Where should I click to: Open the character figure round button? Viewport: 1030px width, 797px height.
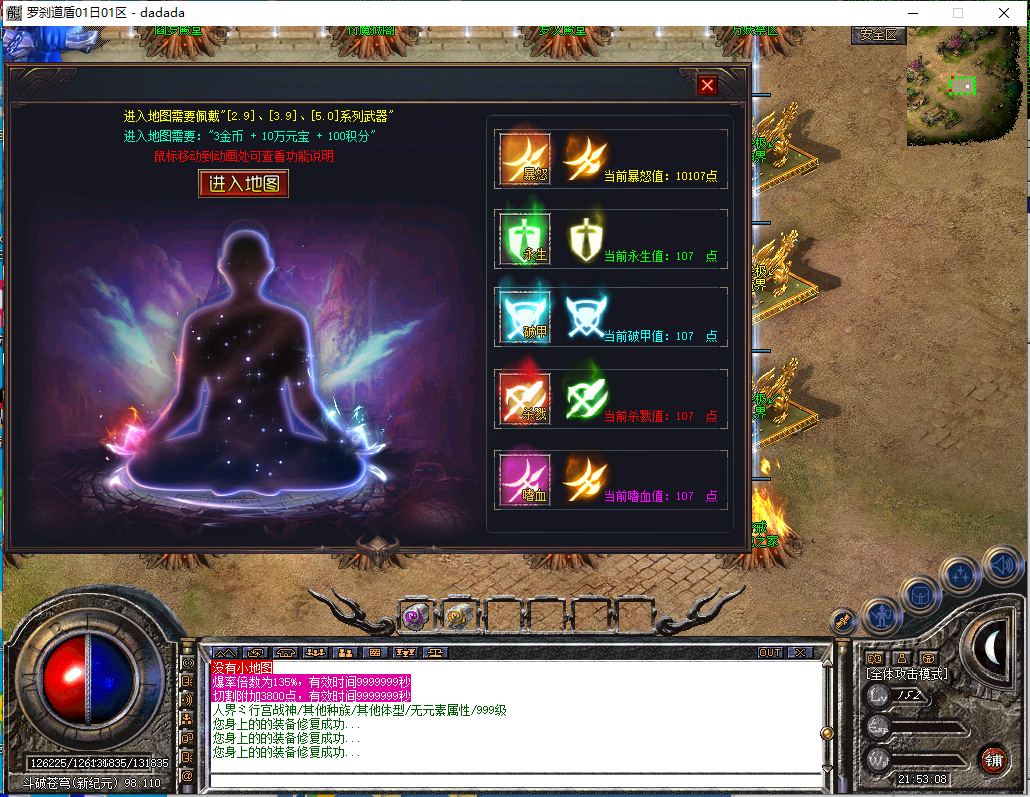881,613
